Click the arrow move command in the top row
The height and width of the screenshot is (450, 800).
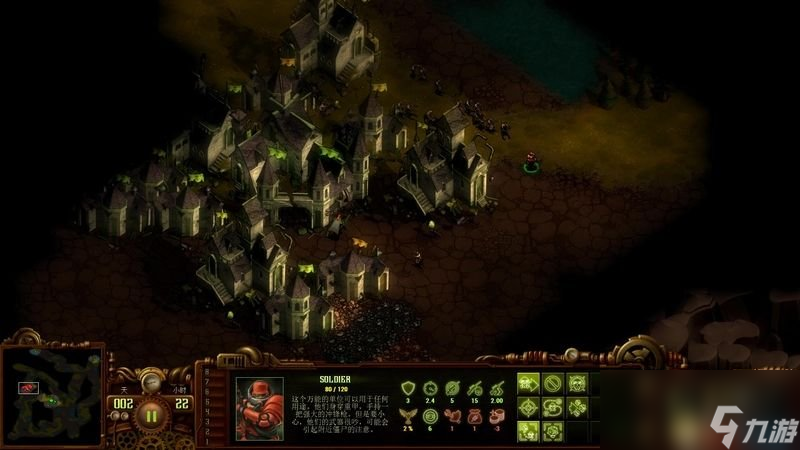pyautogui.click(x=528, y=384)
